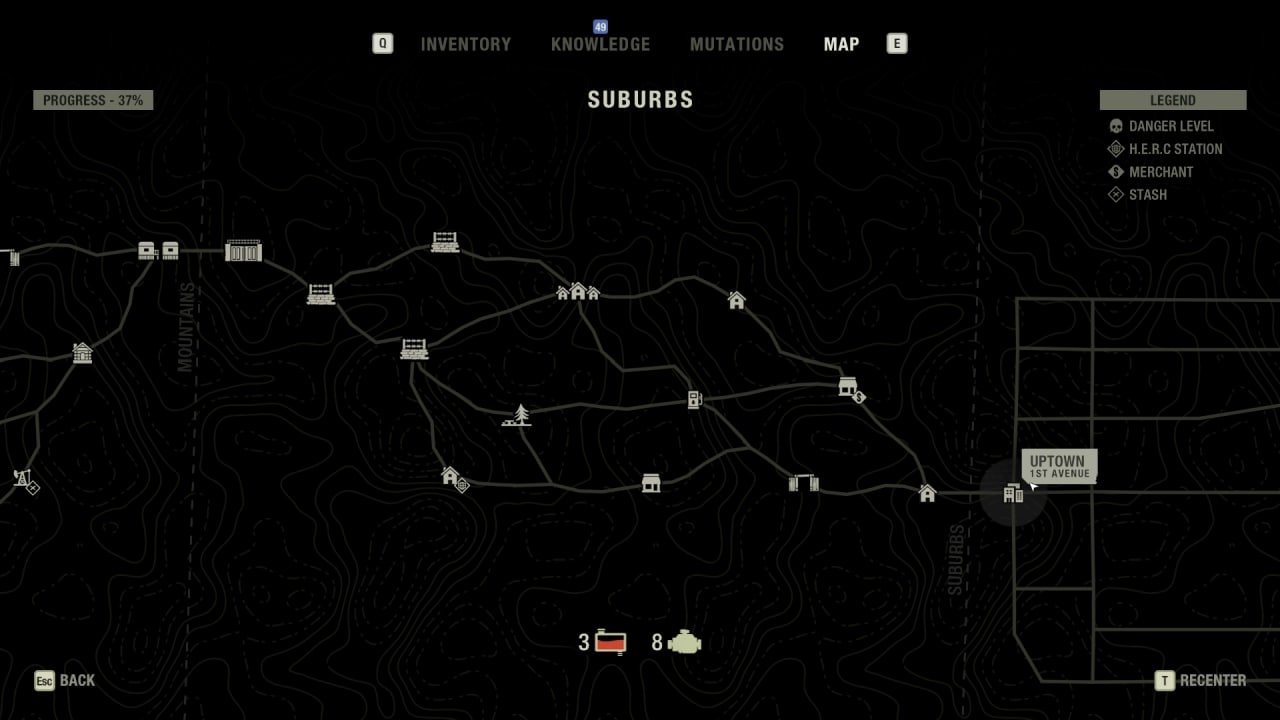The image size is (1280, 720).
Task: Select the Uptown 1st Avenue location marker
Action: [x=1013, y=493]
